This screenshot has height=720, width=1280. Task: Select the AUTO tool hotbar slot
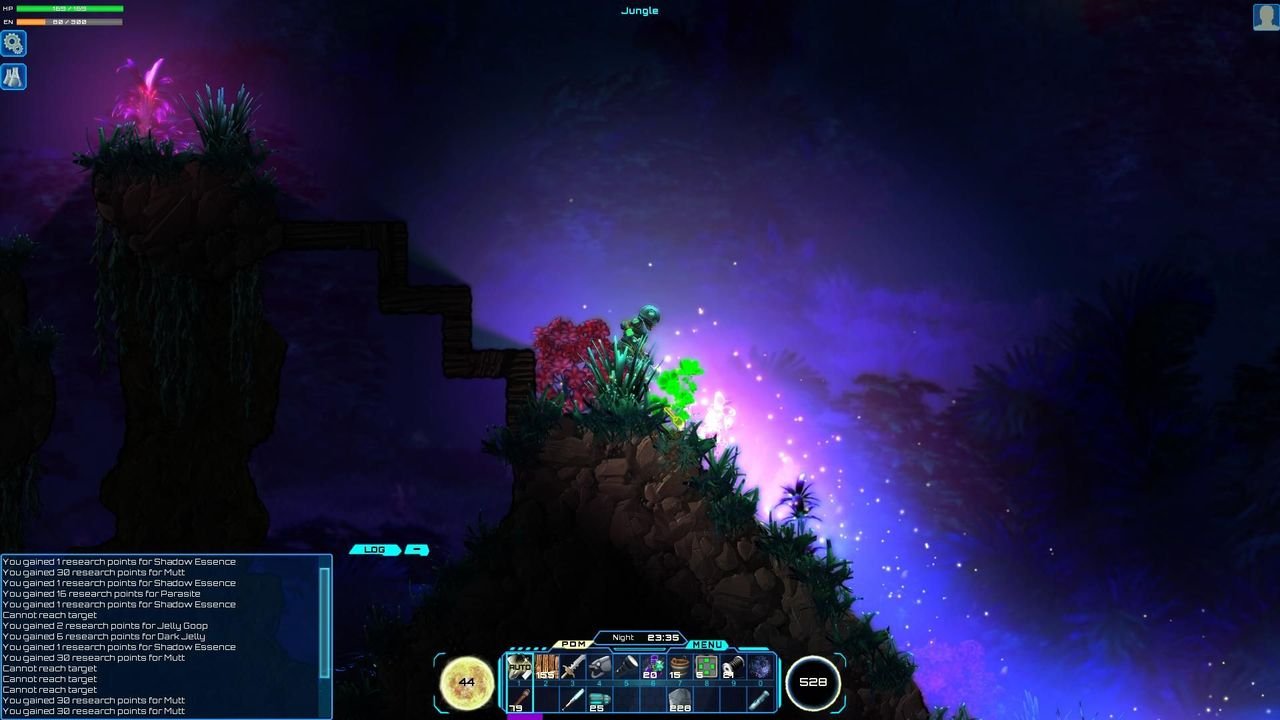click(x=519, y=667)
